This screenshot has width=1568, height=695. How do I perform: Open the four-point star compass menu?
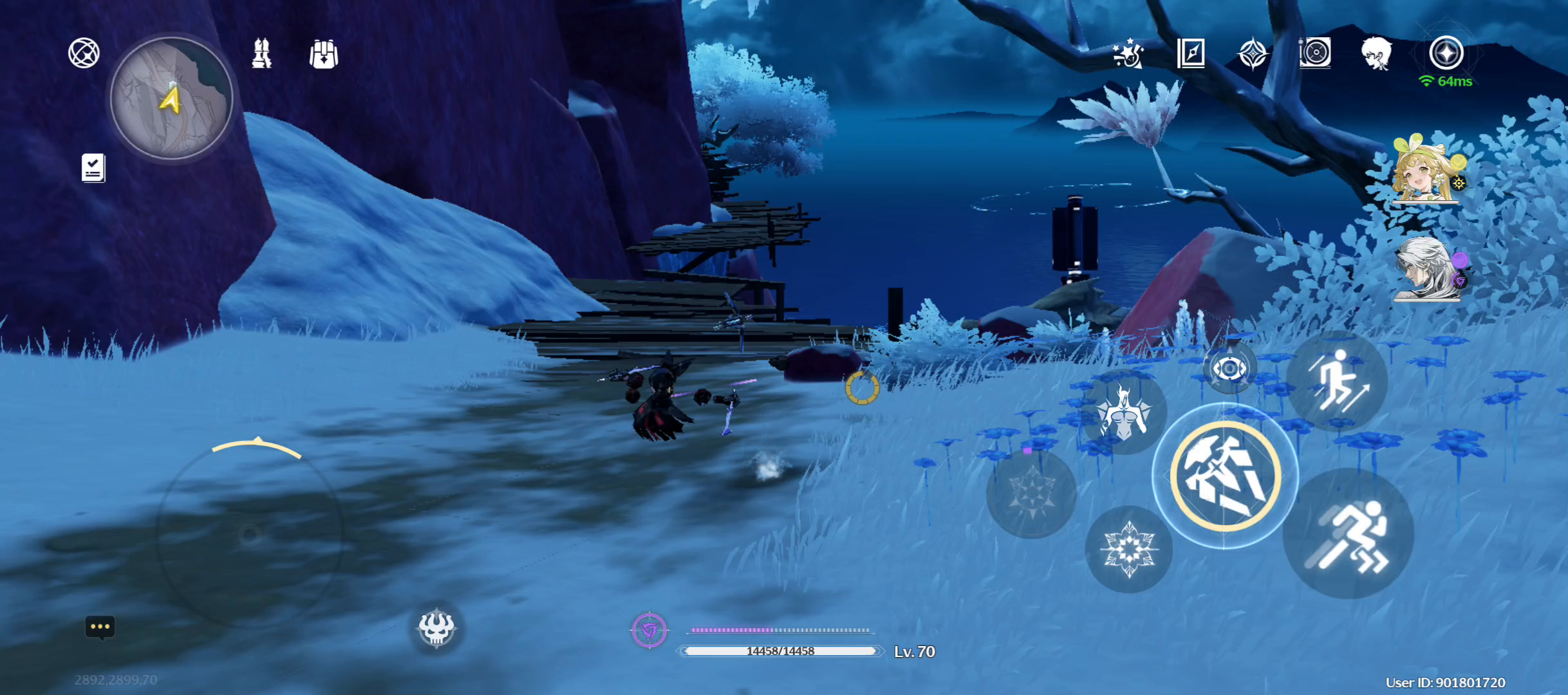(x=1253, y=53)
